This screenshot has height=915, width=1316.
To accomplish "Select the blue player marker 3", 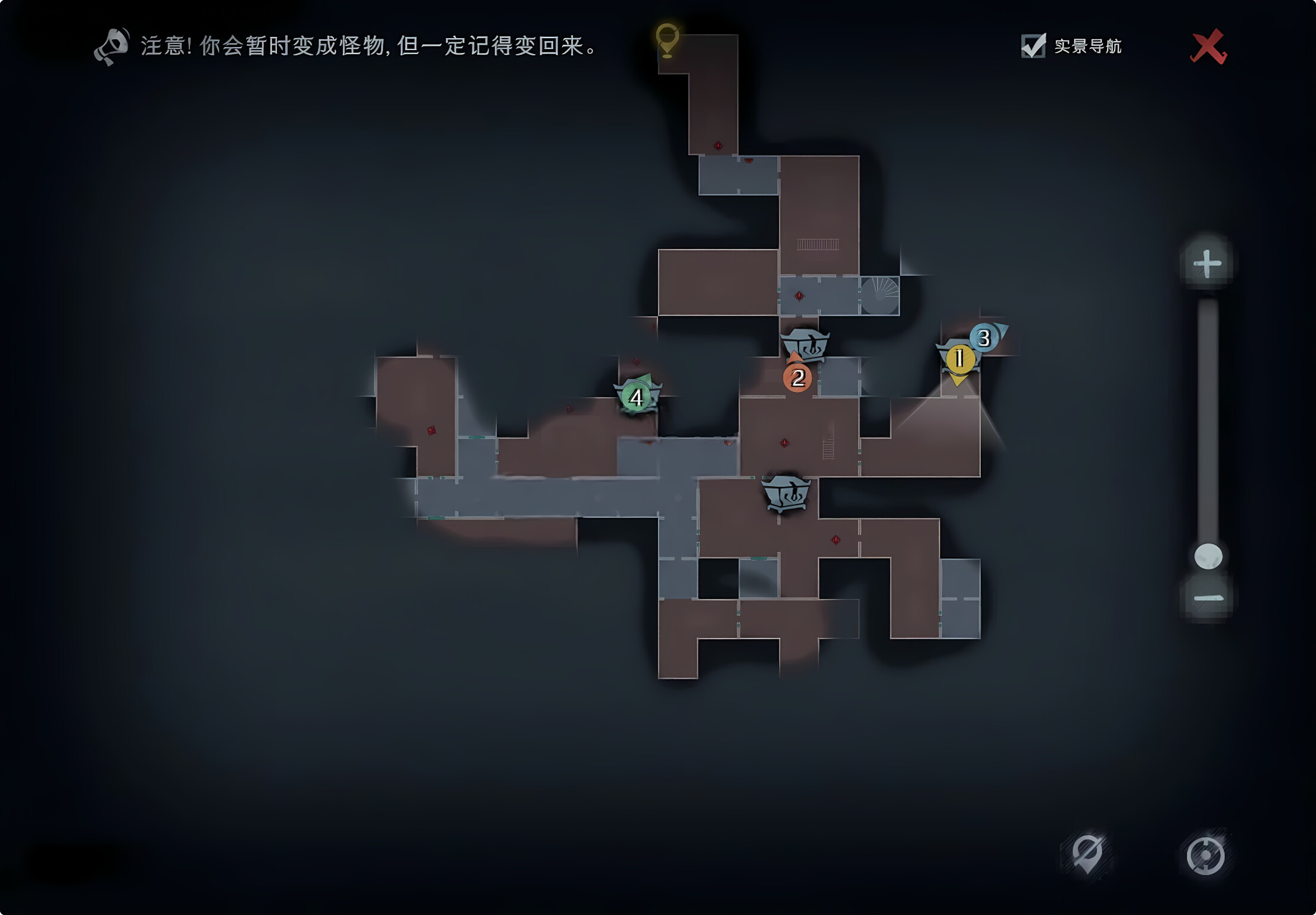I will click(x=984, y=338).
